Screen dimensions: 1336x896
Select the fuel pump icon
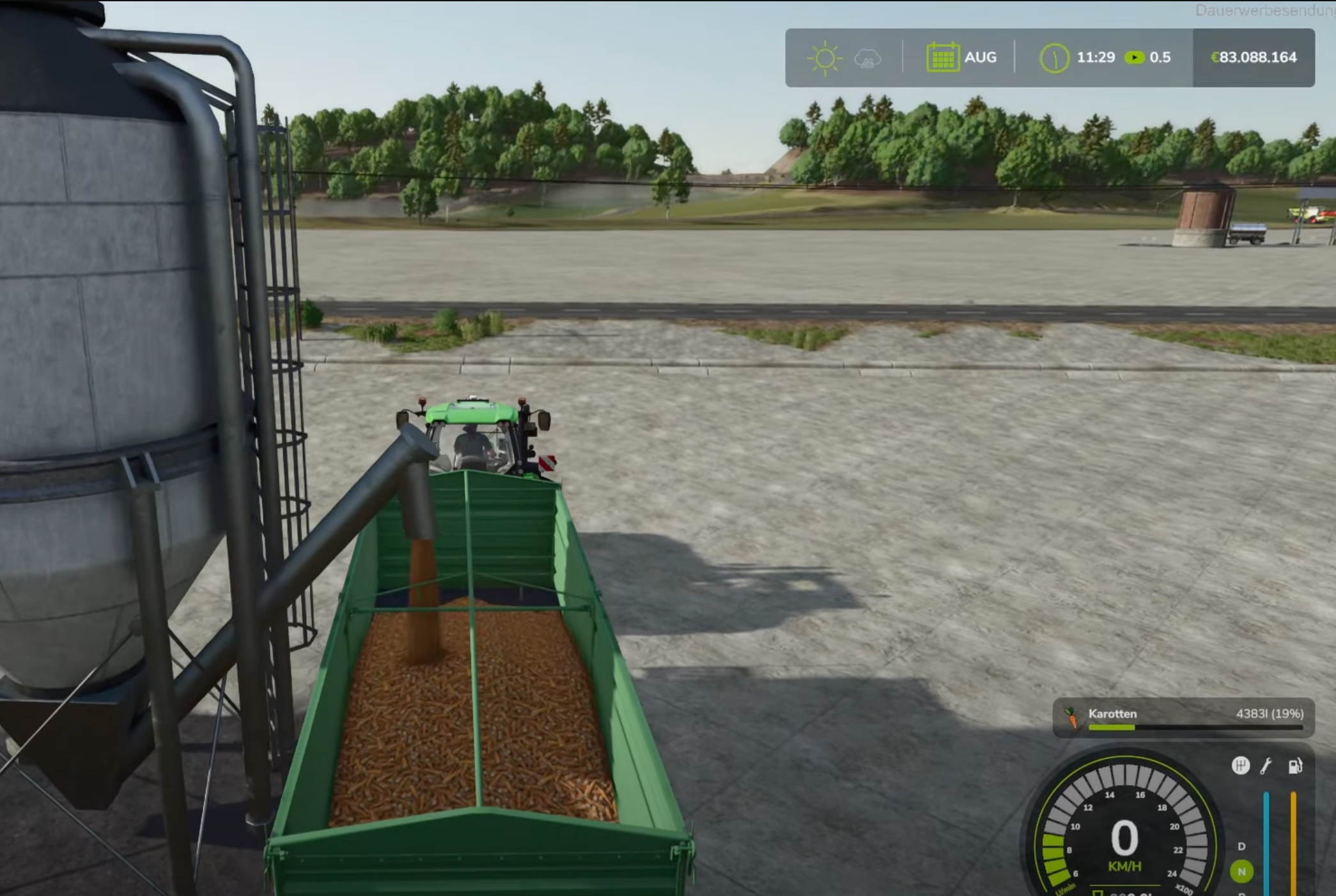1294,766
